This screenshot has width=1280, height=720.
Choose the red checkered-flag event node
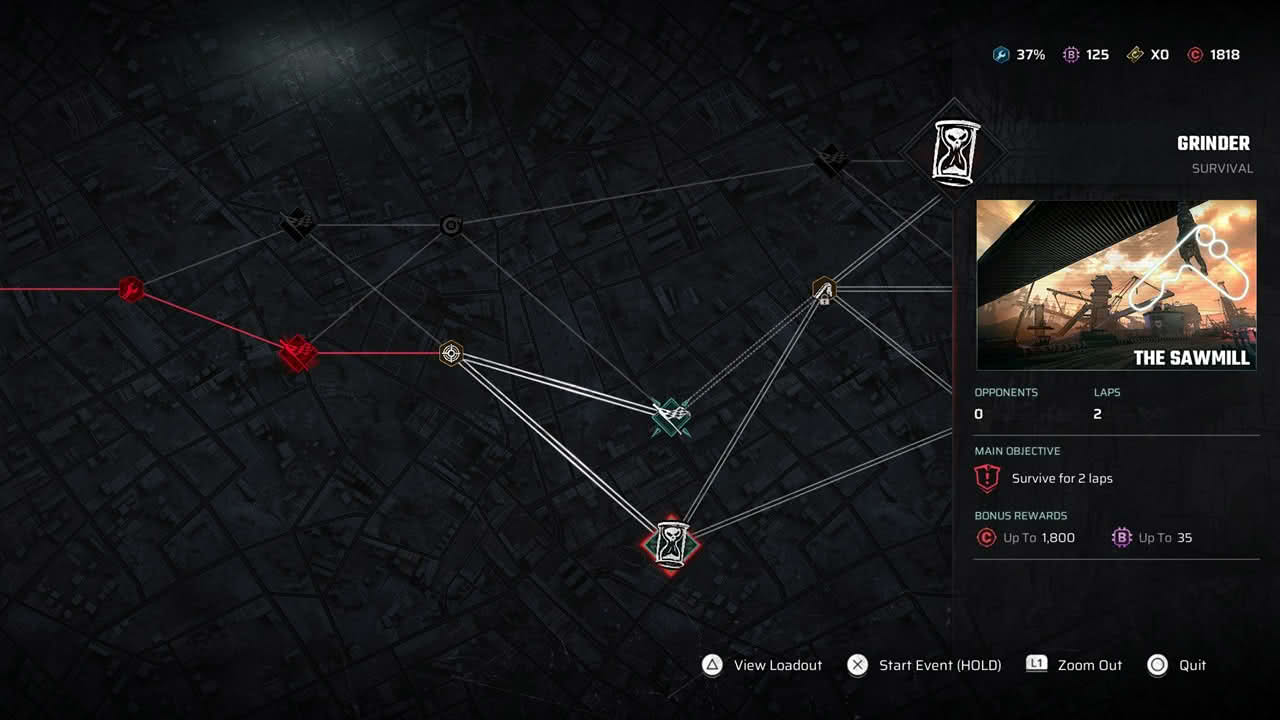click(298, 353)
